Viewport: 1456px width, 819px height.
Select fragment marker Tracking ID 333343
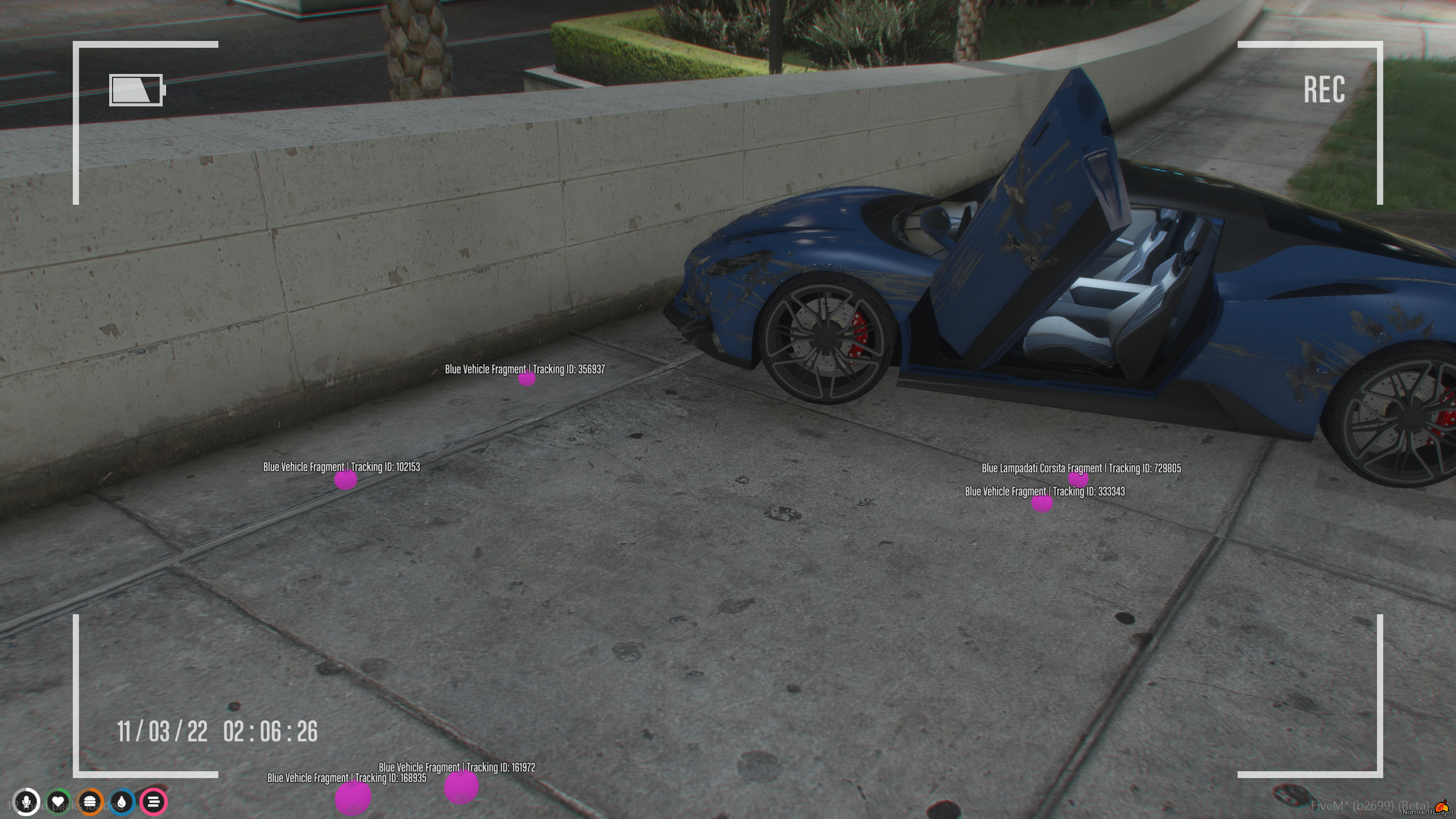[1041, 503]
